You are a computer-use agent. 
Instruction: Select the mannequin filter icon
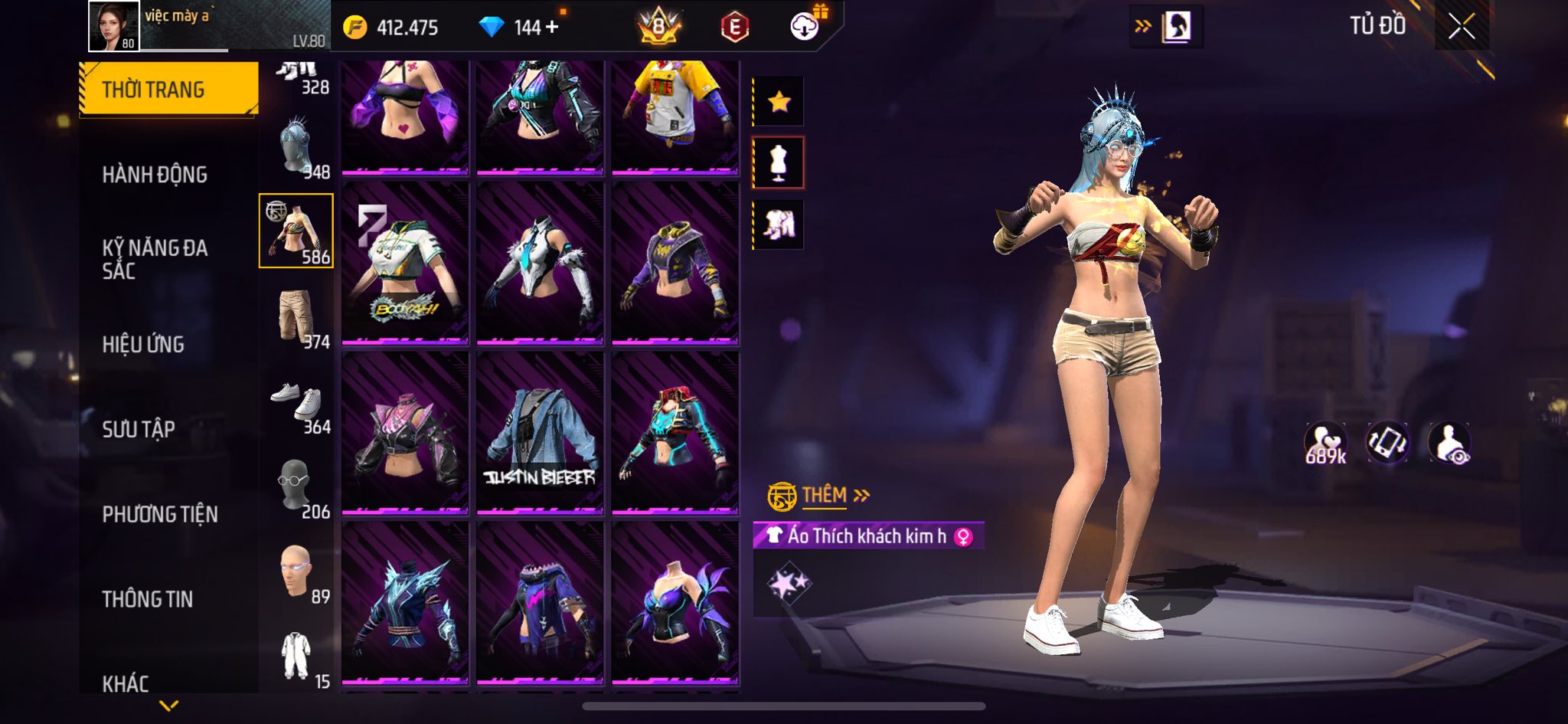[779, 162]
